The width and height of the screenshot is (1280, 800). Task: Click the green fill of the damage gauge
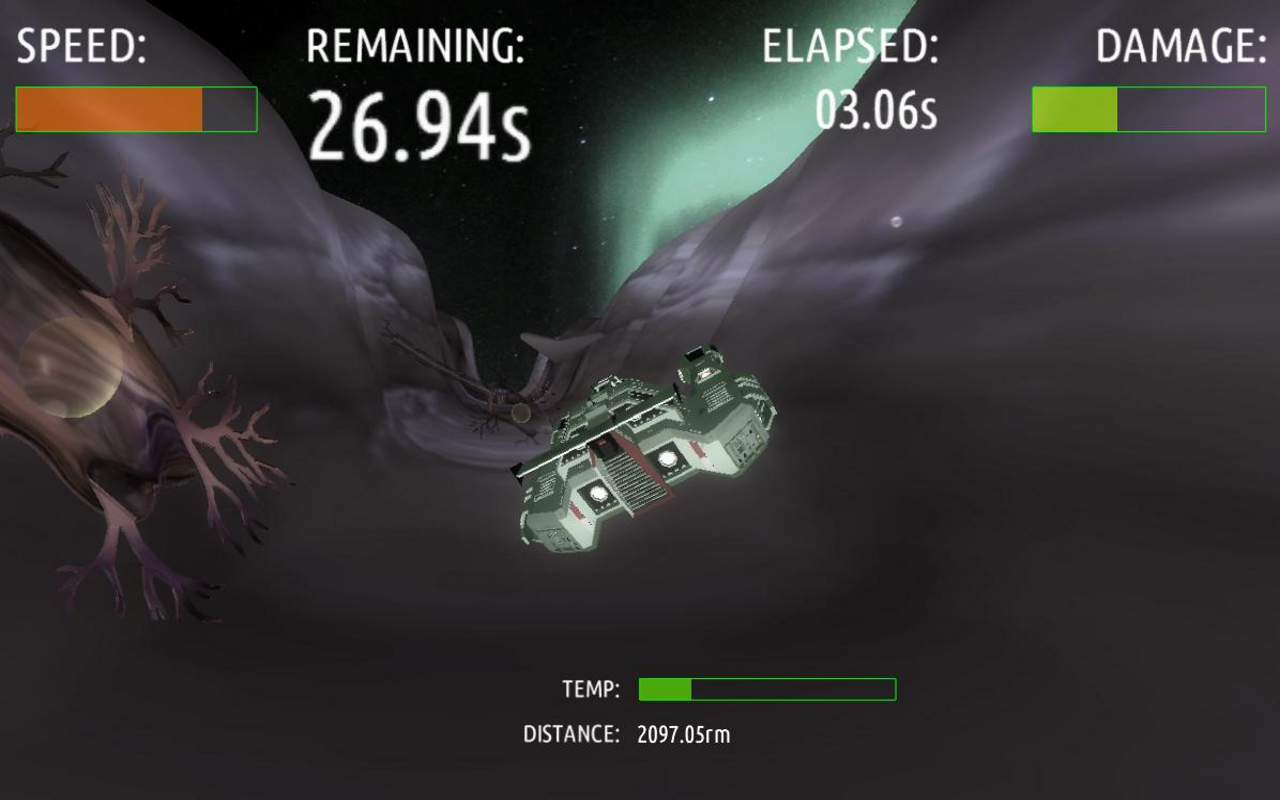pos(1075,110)
